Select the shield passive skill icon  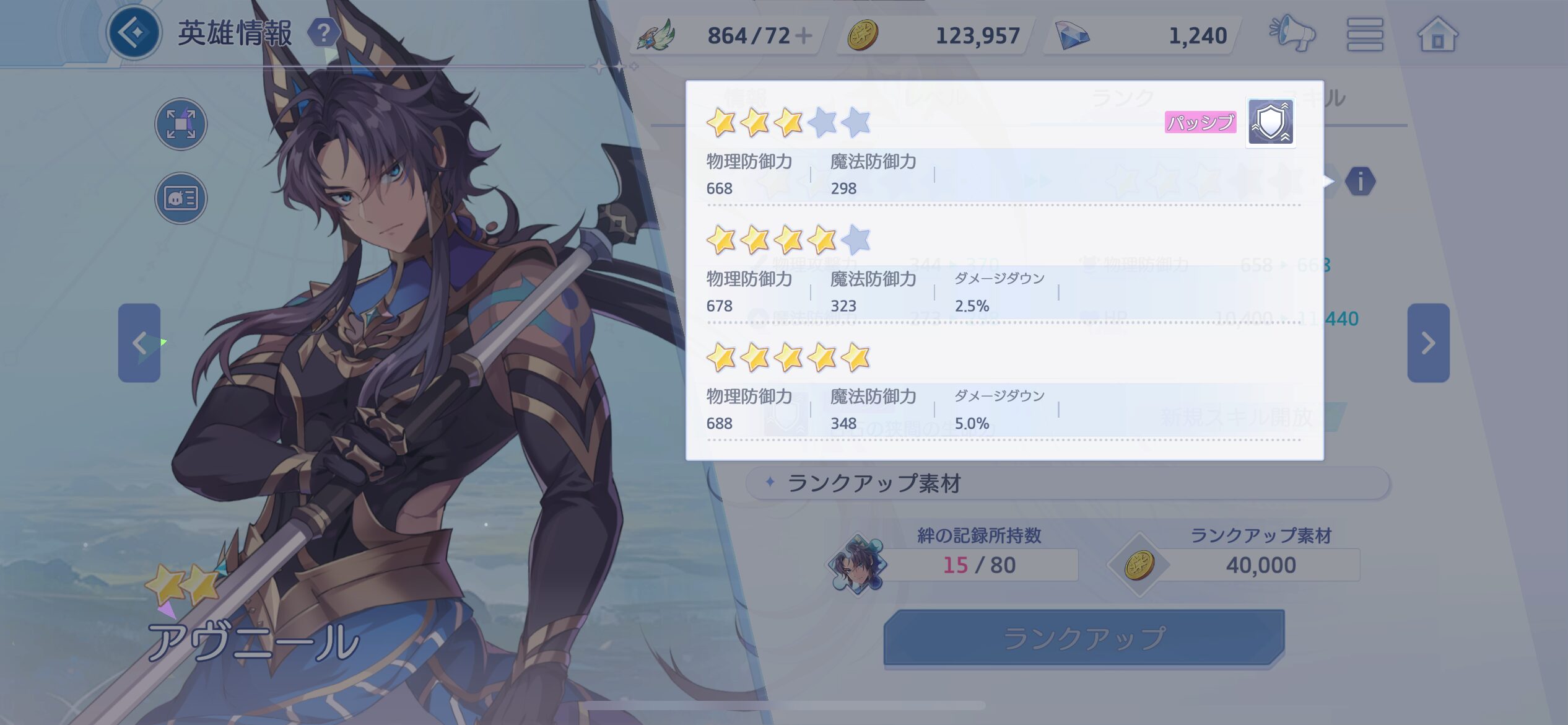(1270, 122)
